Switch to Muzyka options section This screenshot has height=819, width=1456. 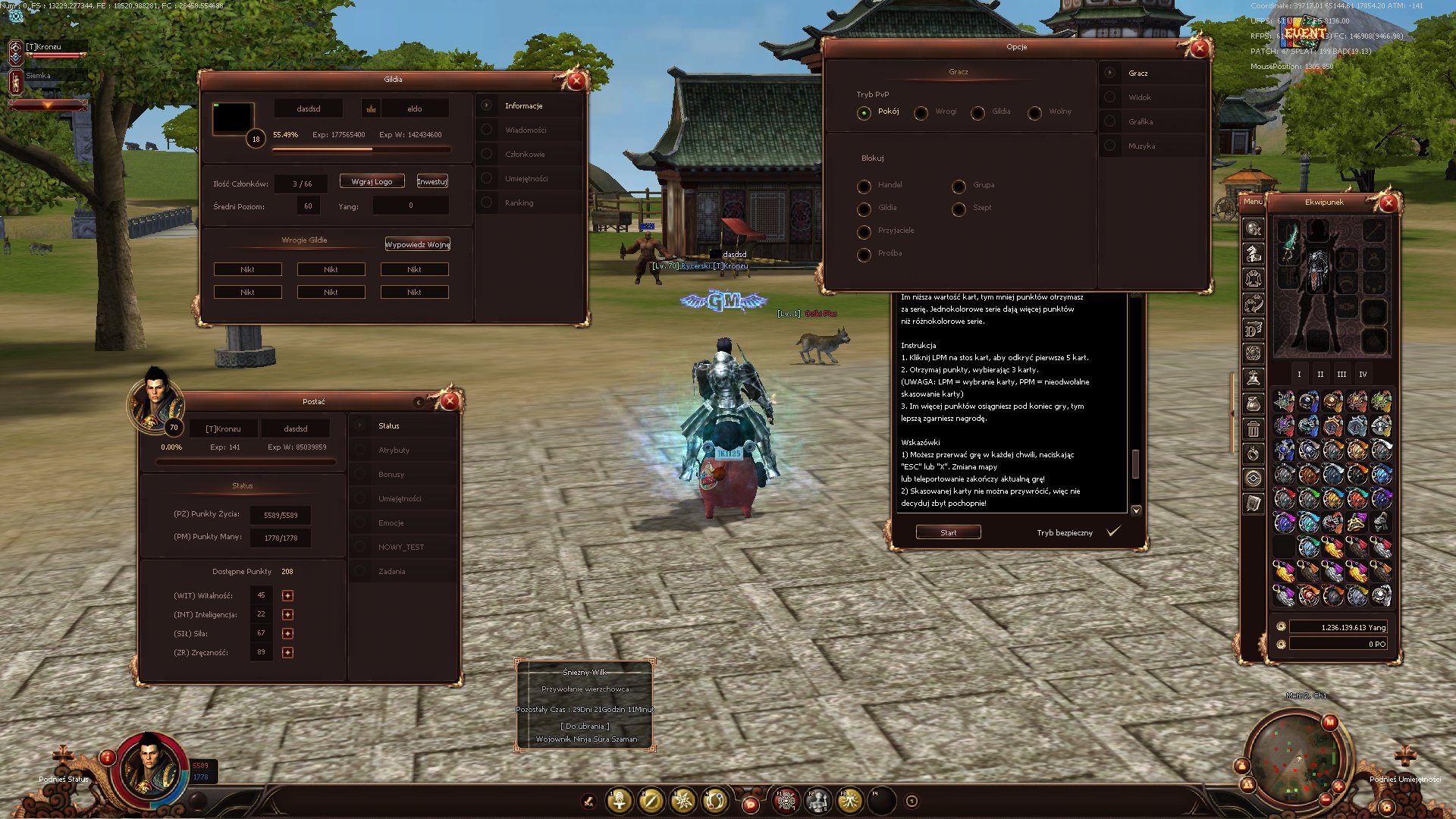coord(1141,146)
